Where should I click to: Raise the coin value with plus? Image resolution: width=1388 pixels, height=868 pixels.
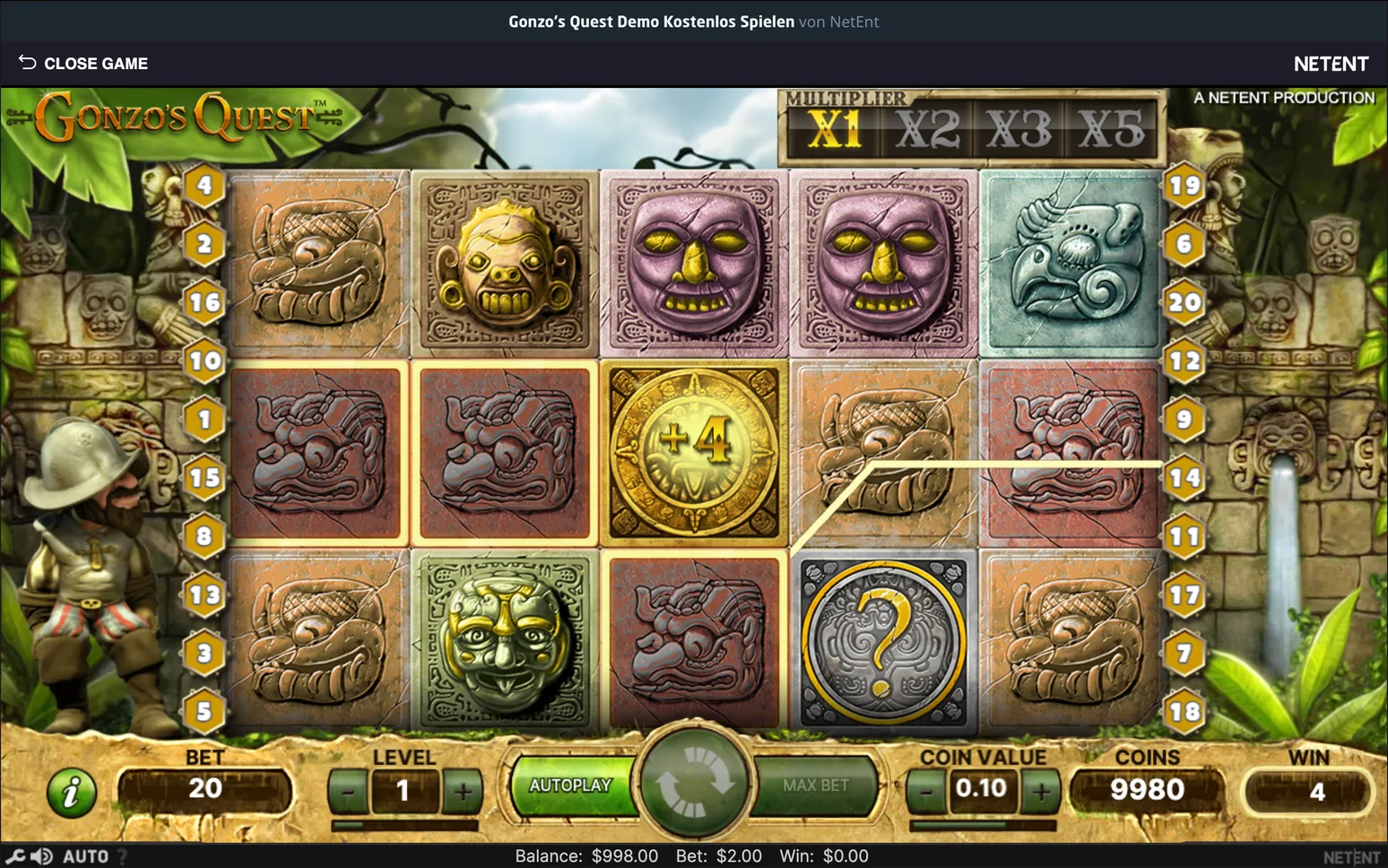click(1041, 792)
